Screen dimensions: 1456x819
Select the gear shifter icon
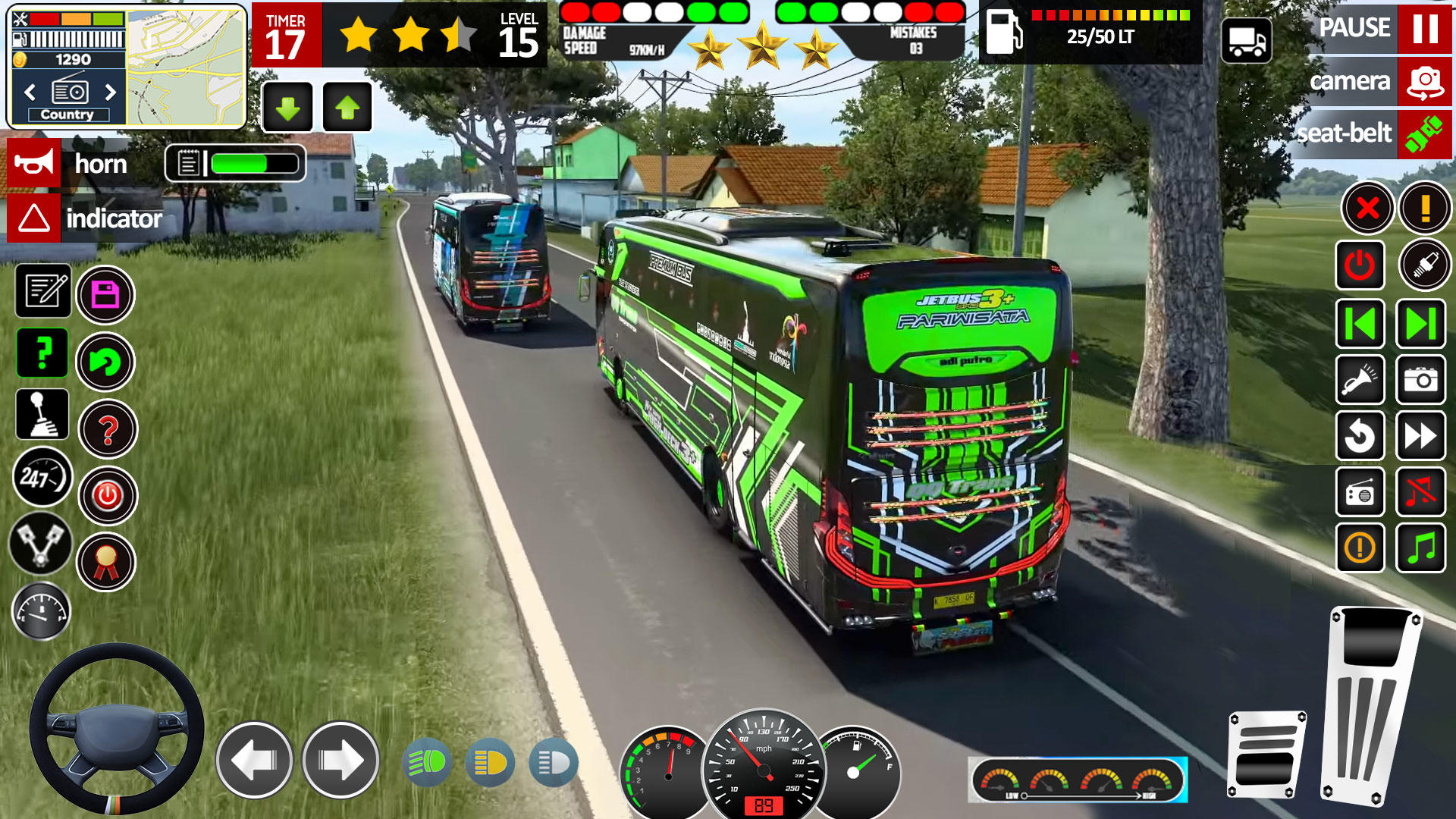[42, 416]
